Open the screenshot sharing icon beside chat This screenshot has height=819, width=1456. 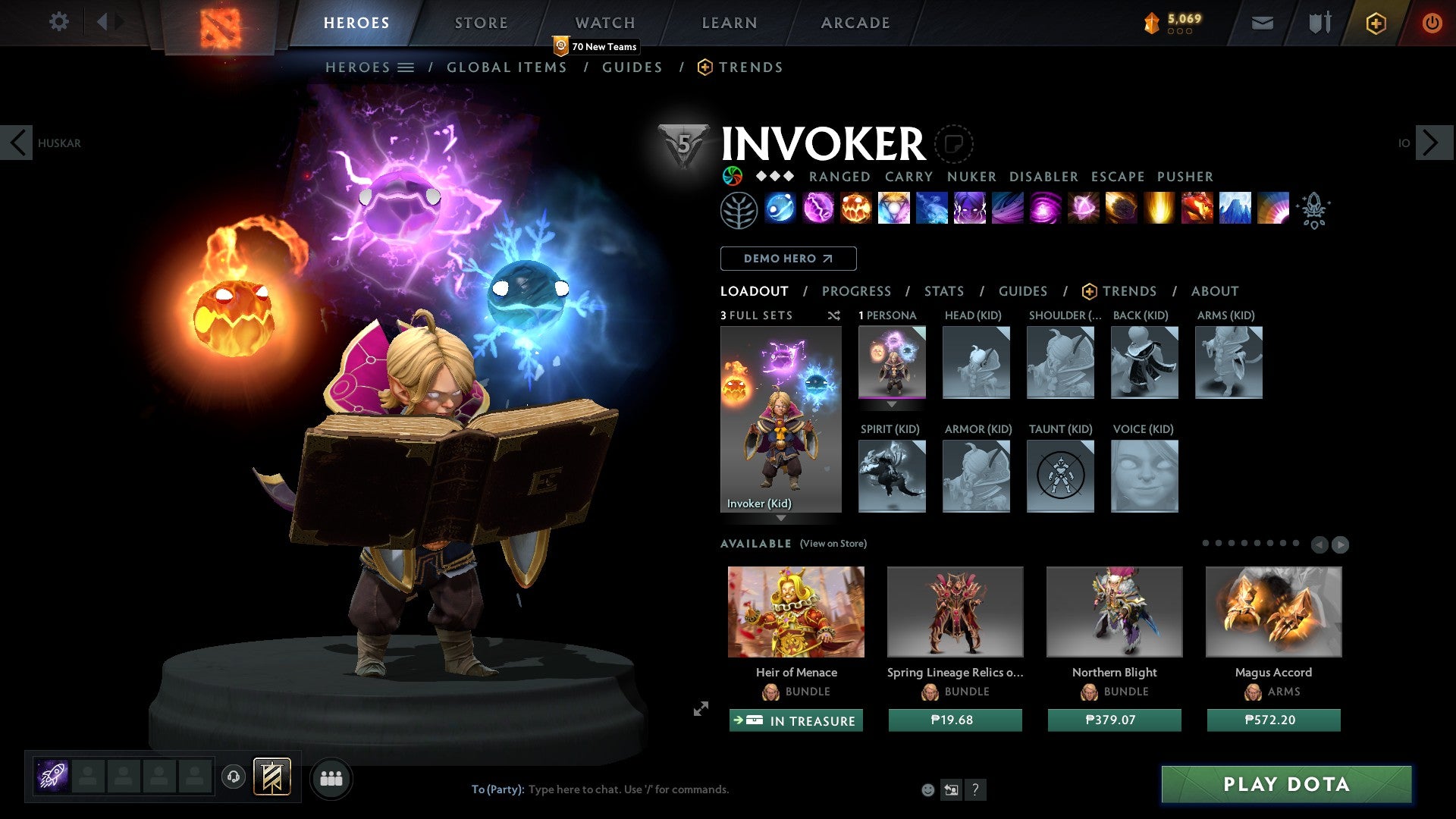952,789
